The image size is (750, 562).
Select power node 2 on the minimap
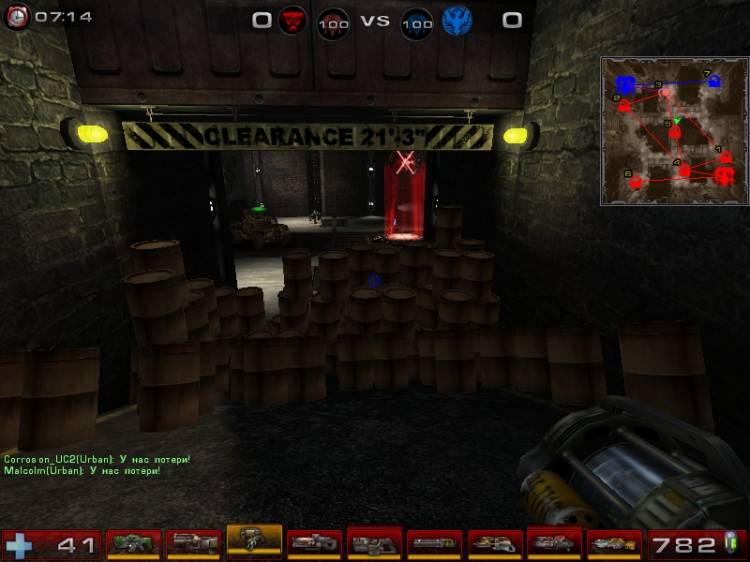[625, 105]
